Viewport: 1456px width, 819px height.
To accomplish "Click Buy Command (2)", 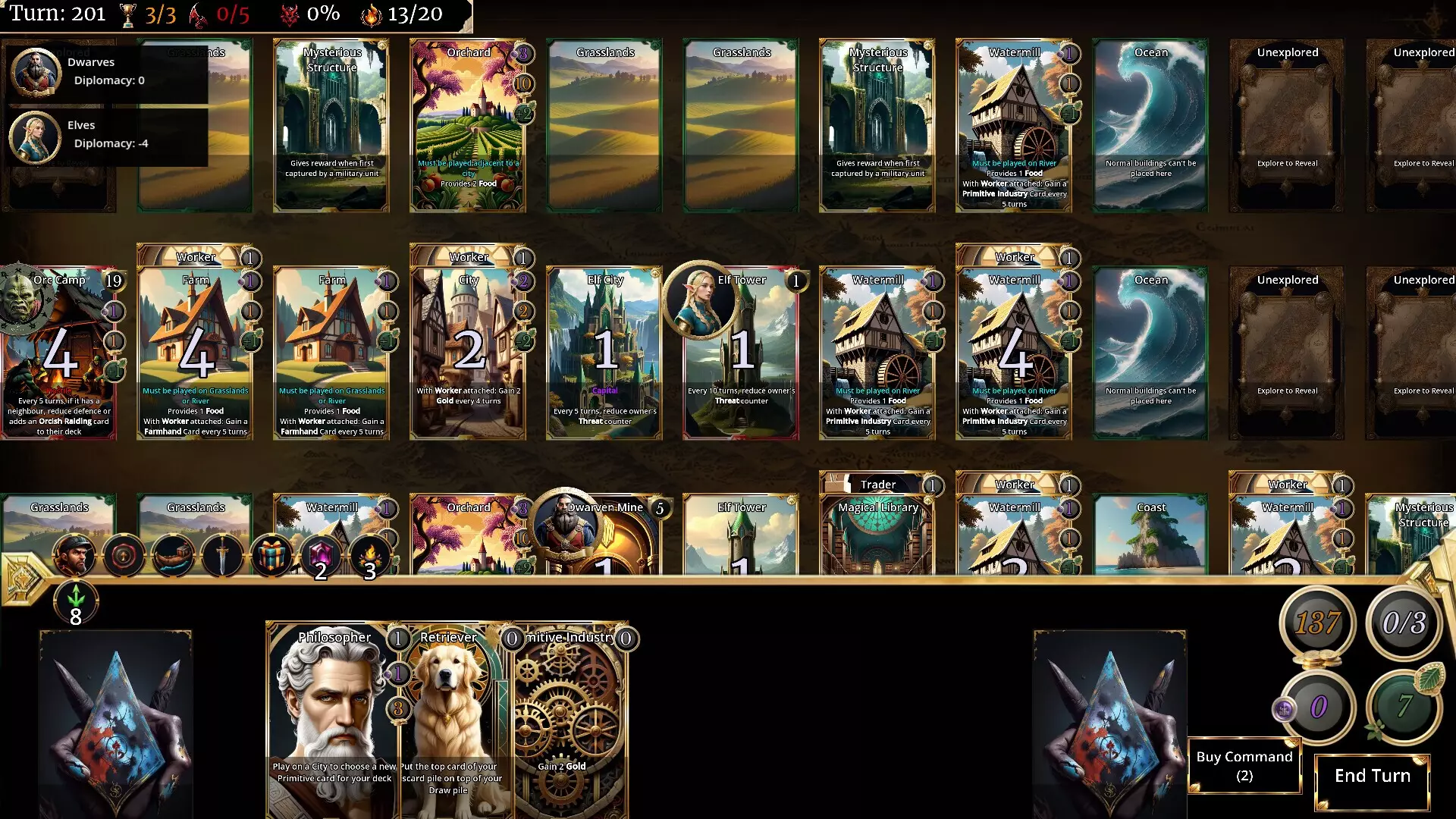I will pos(1244,764).
